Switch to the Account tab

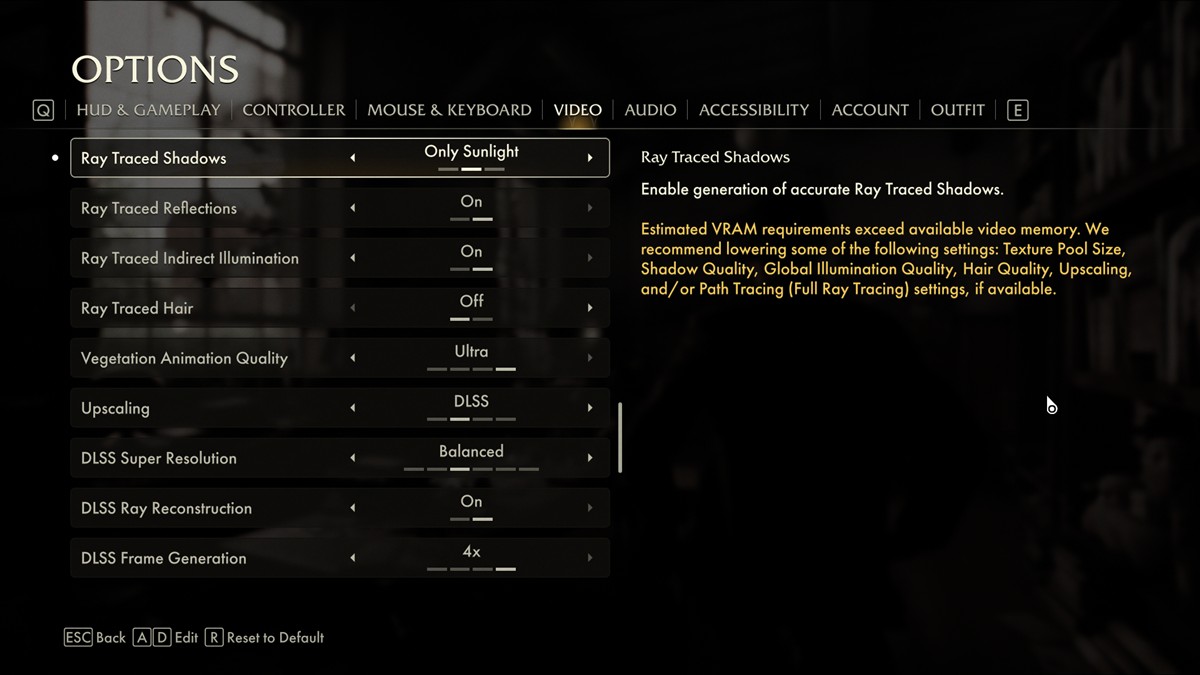pos(870,110)
